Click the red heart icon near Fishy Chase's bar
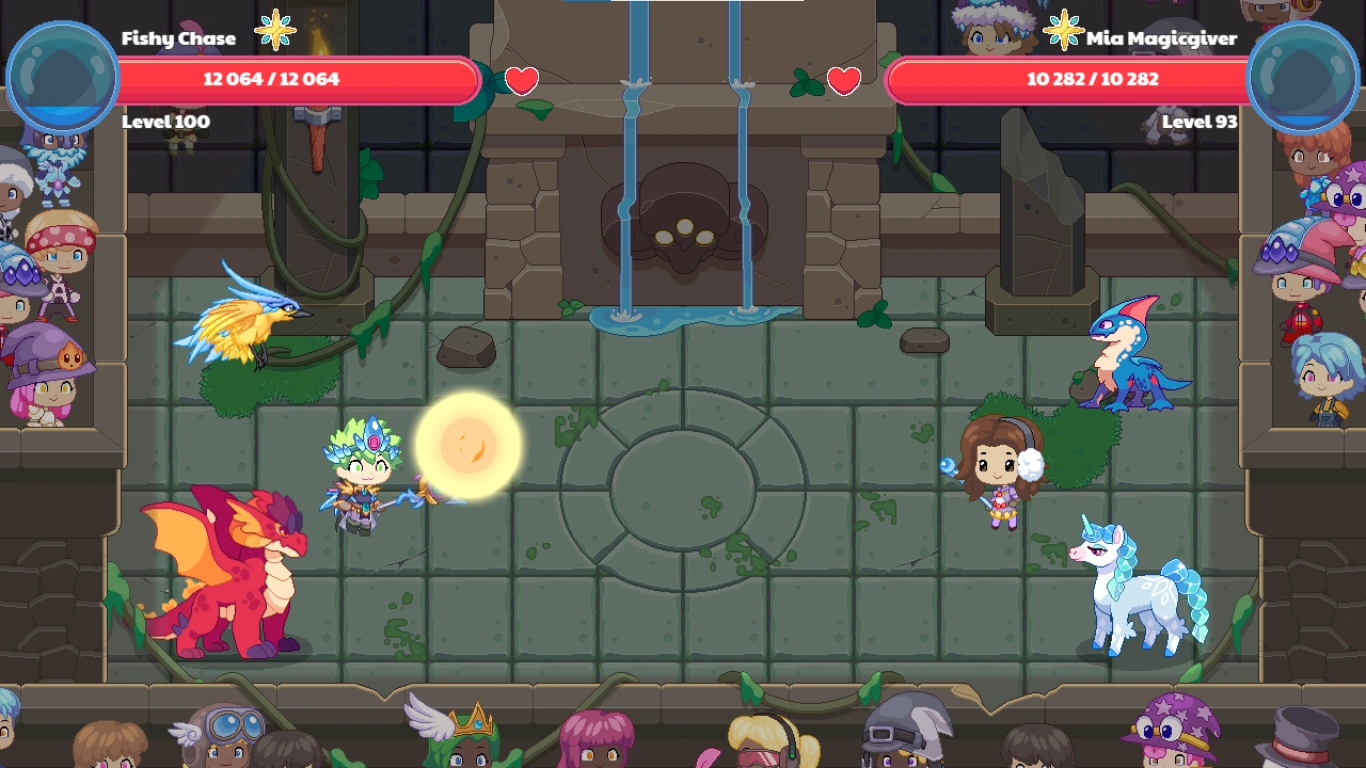Image resolution: width=1366 pixels, height=768 pixels. pos(521,83)
